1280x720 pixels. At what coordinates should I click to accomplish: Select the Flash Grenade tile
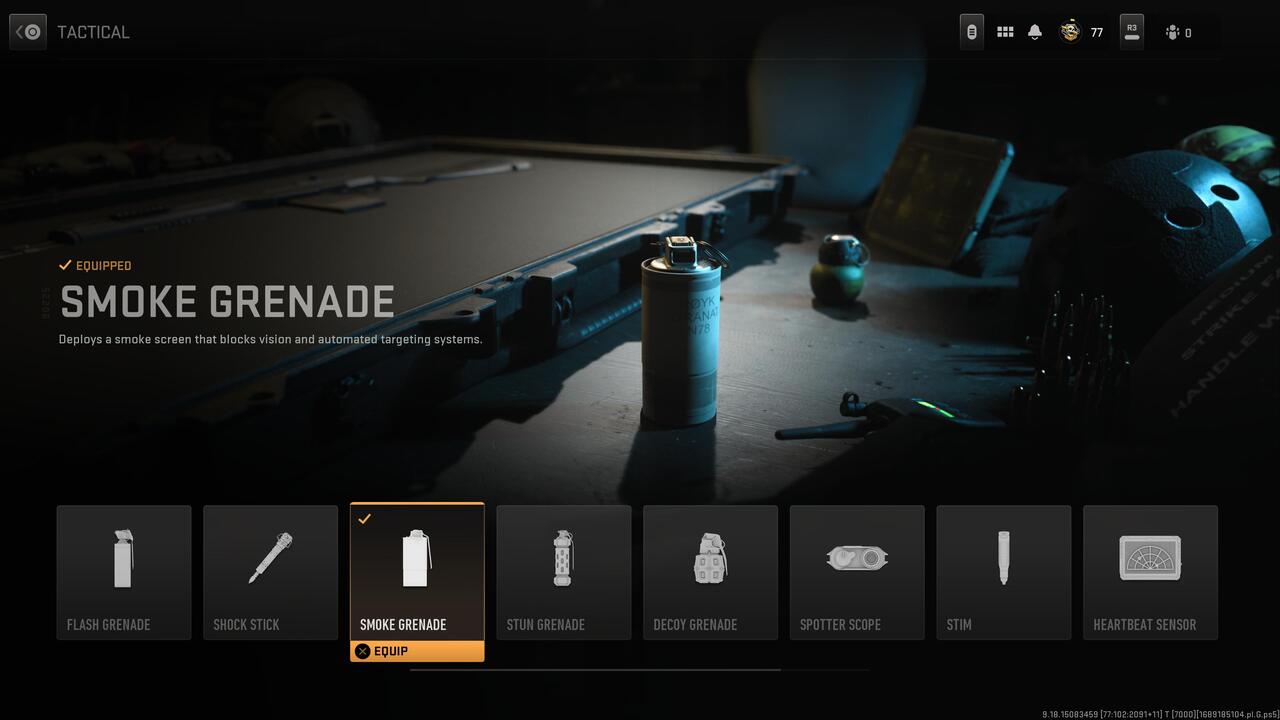(124, 572)
